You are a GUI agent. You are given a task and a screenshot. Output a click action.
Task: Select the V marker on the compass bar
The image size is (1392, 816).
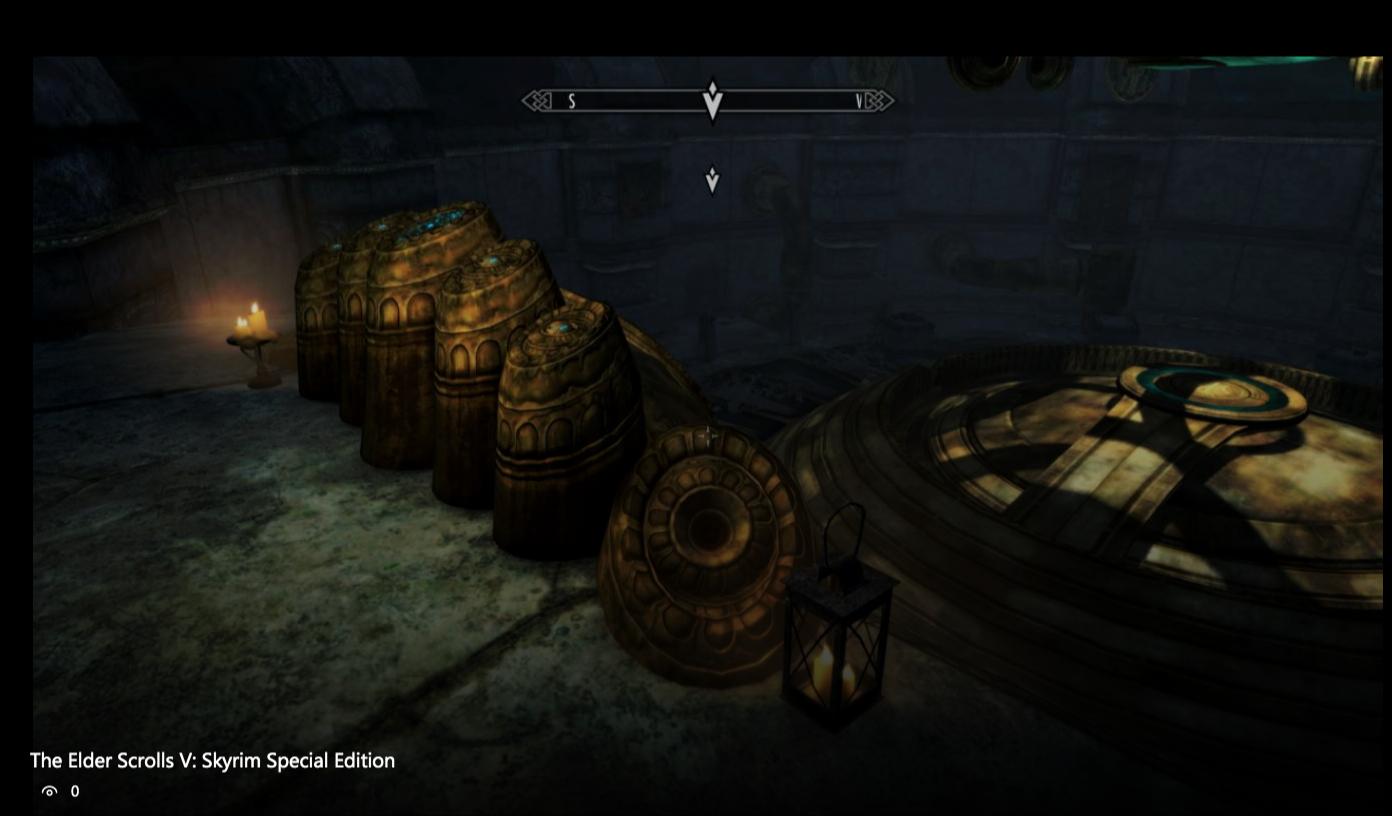click(x=856, y=101)
